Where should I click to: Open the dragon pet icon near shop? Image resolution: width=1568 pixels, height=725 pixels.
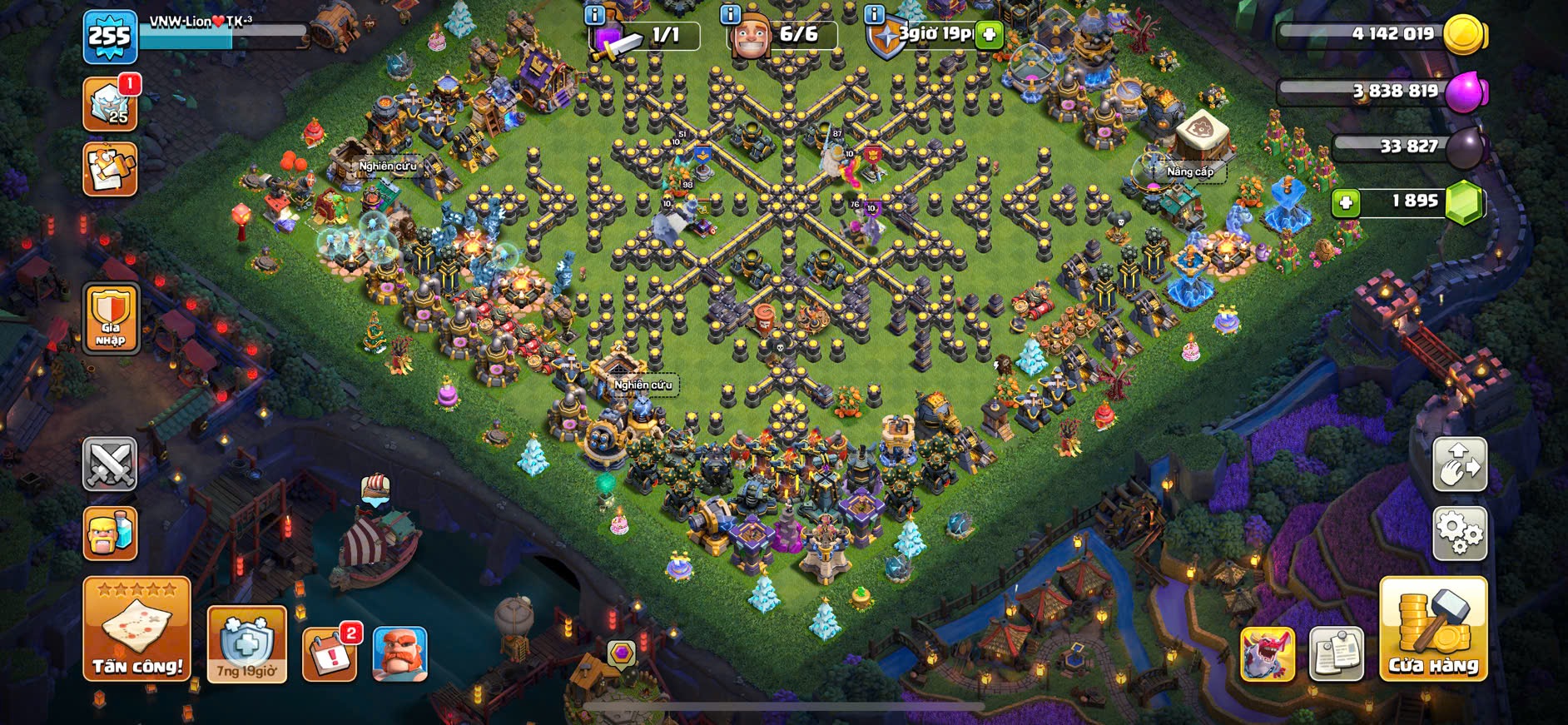[1267, 653]
